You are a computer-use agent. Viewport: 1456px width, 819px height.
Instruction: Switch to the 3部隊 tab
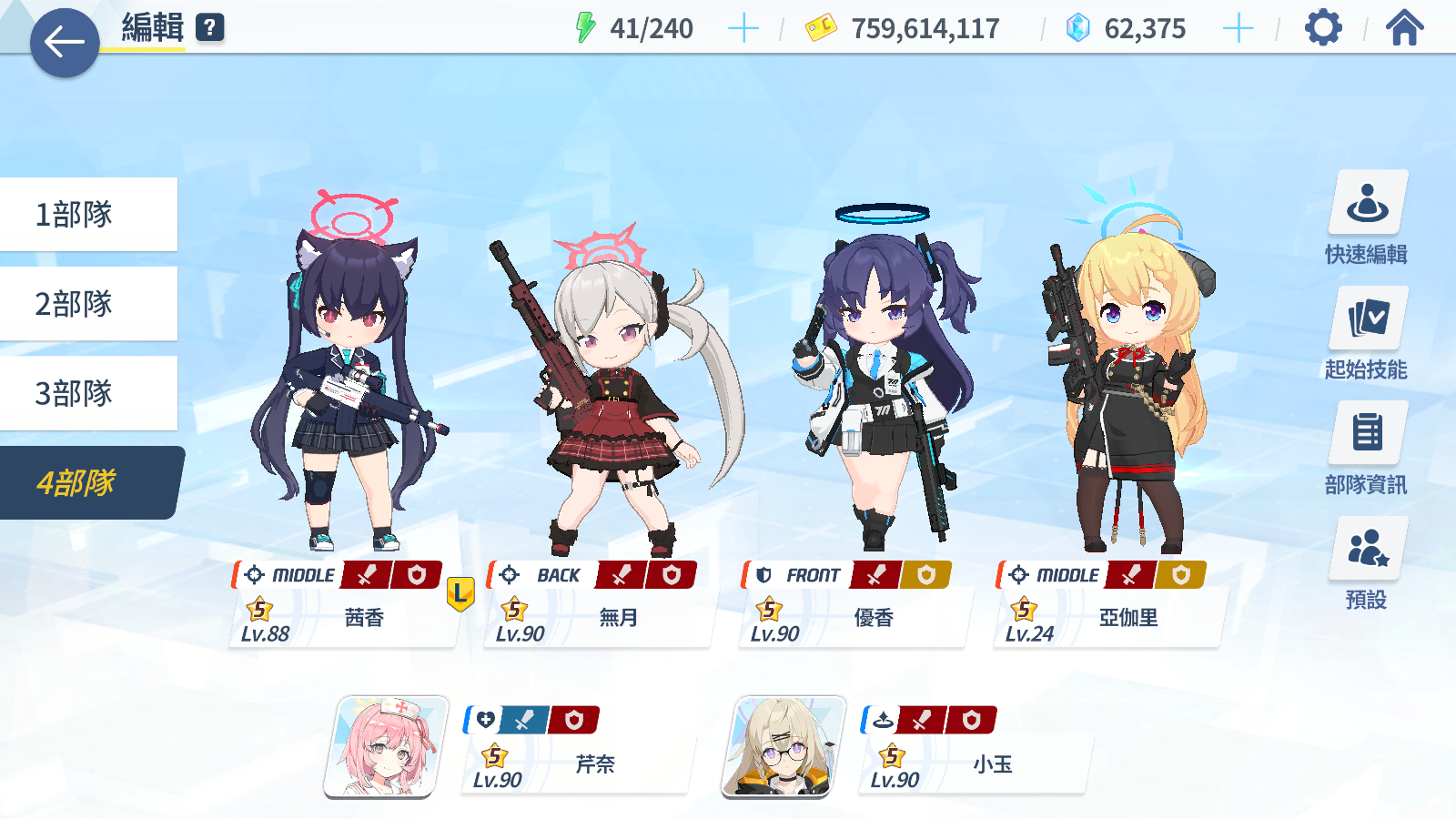[x=88, y=393]
